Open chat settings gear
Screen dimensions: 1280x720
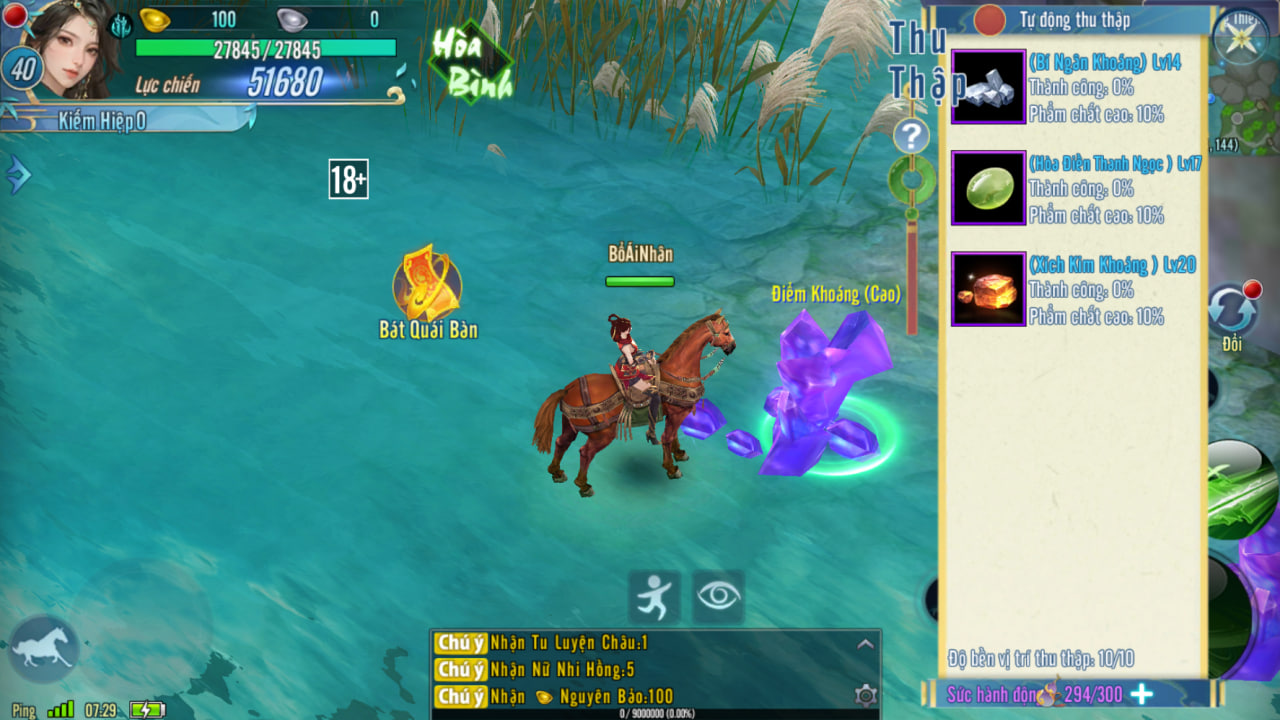point(866,695)
